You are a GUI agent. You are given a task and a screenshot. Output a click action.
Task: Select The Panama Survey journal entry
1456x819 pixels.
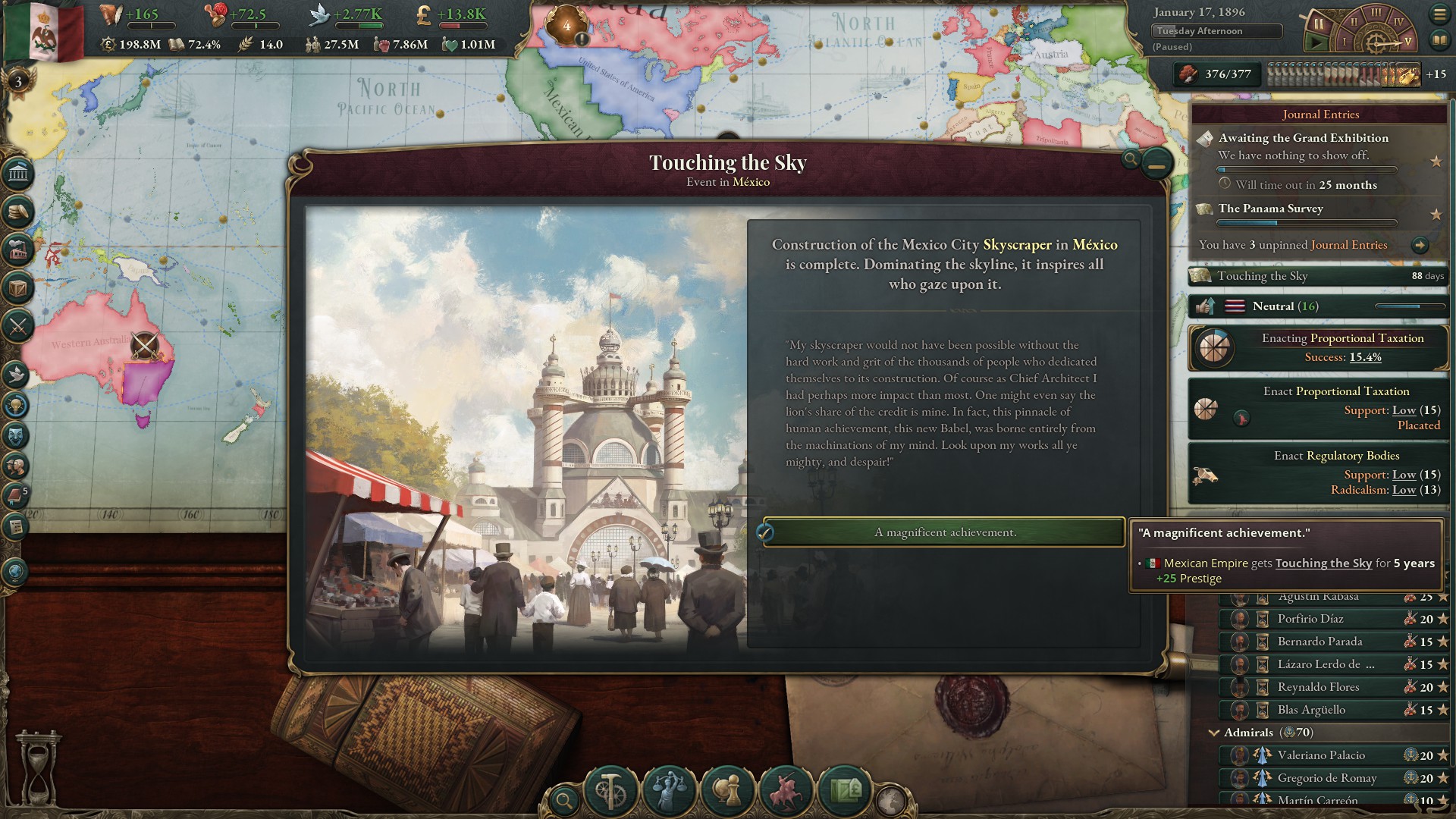pos(1270,209)
